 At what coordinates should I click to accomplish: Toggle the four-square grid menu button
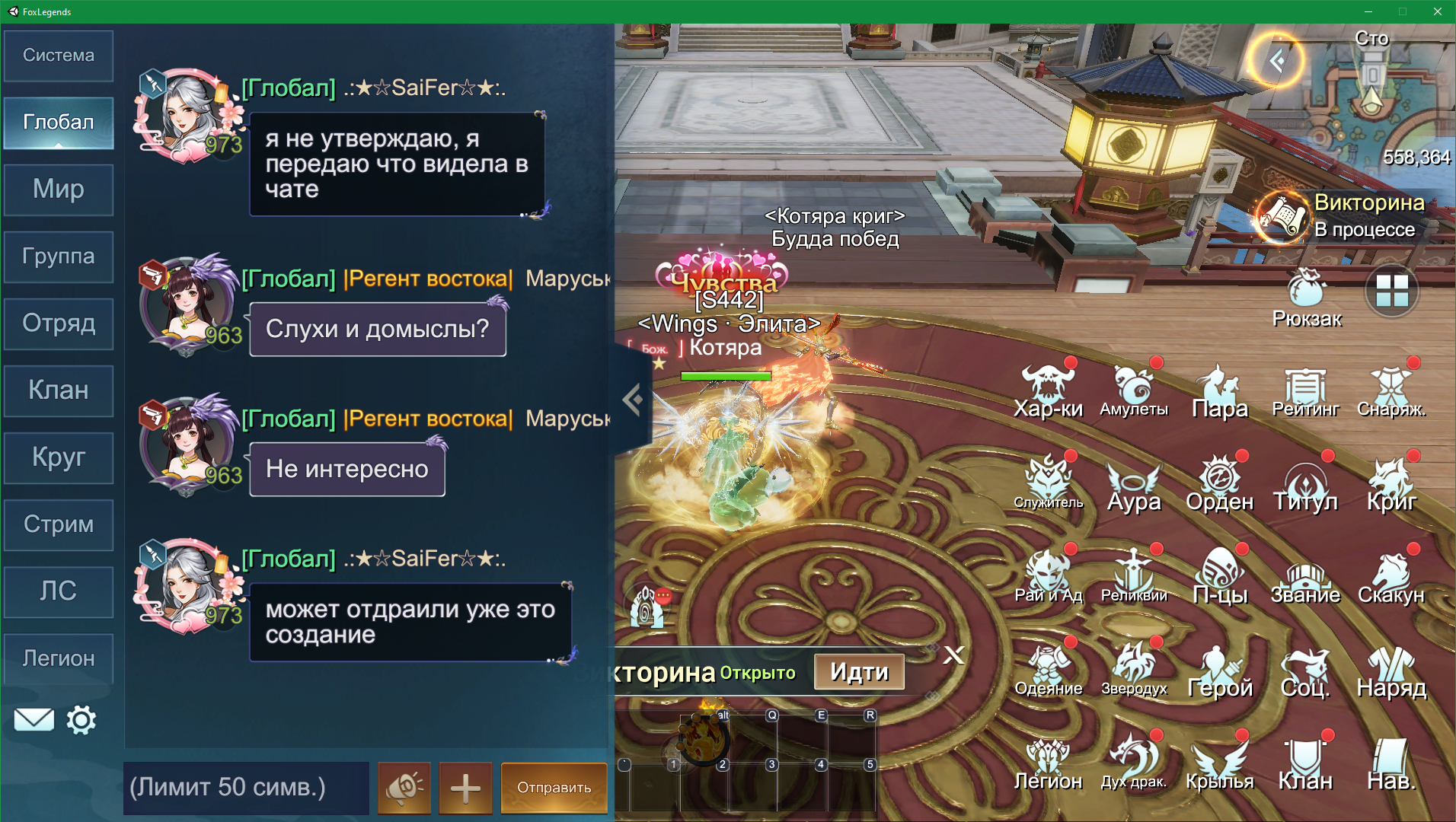1391,291
